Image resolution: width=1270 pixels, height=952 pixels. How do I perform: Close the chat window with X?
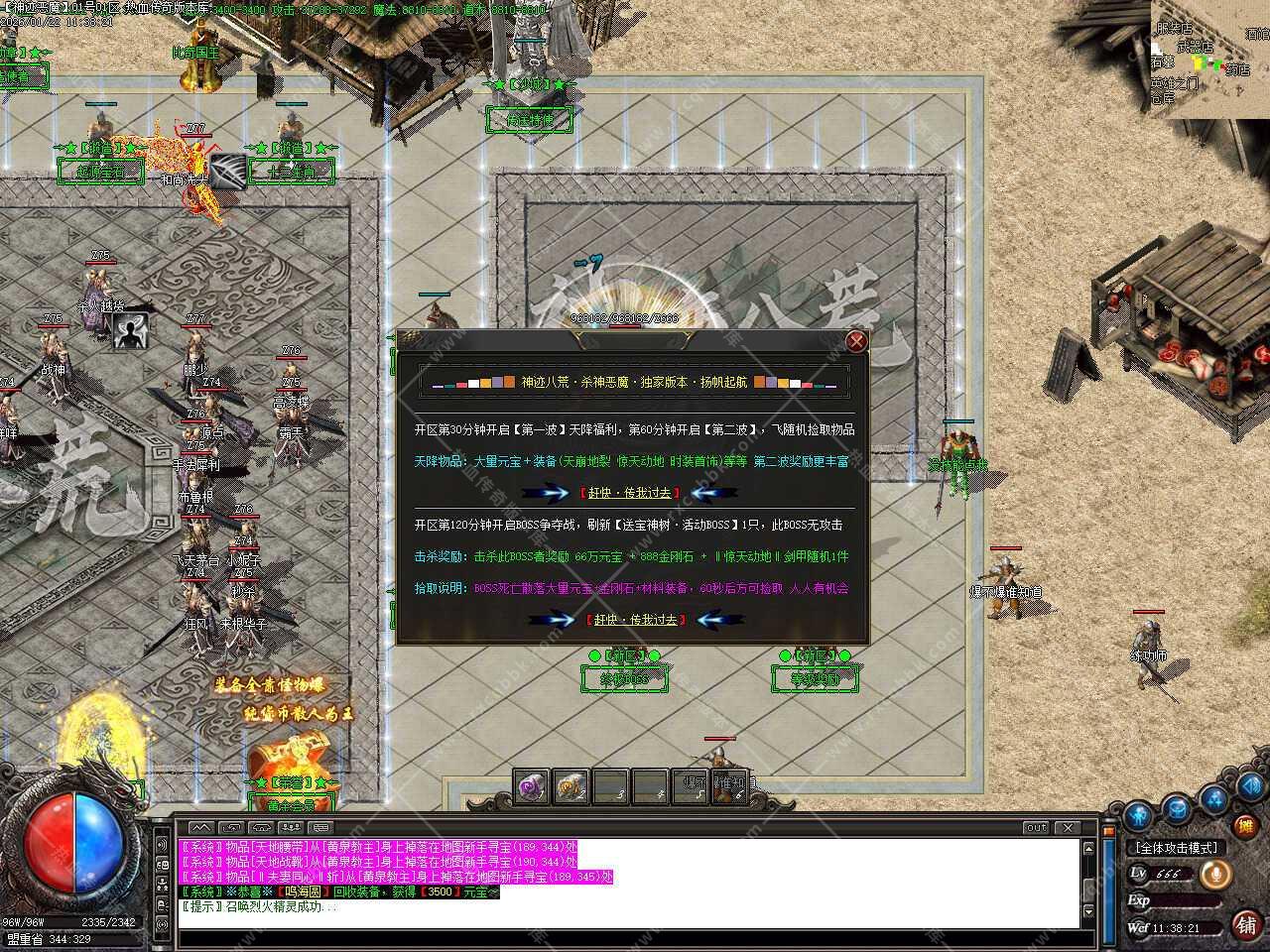click(1067, 827)
